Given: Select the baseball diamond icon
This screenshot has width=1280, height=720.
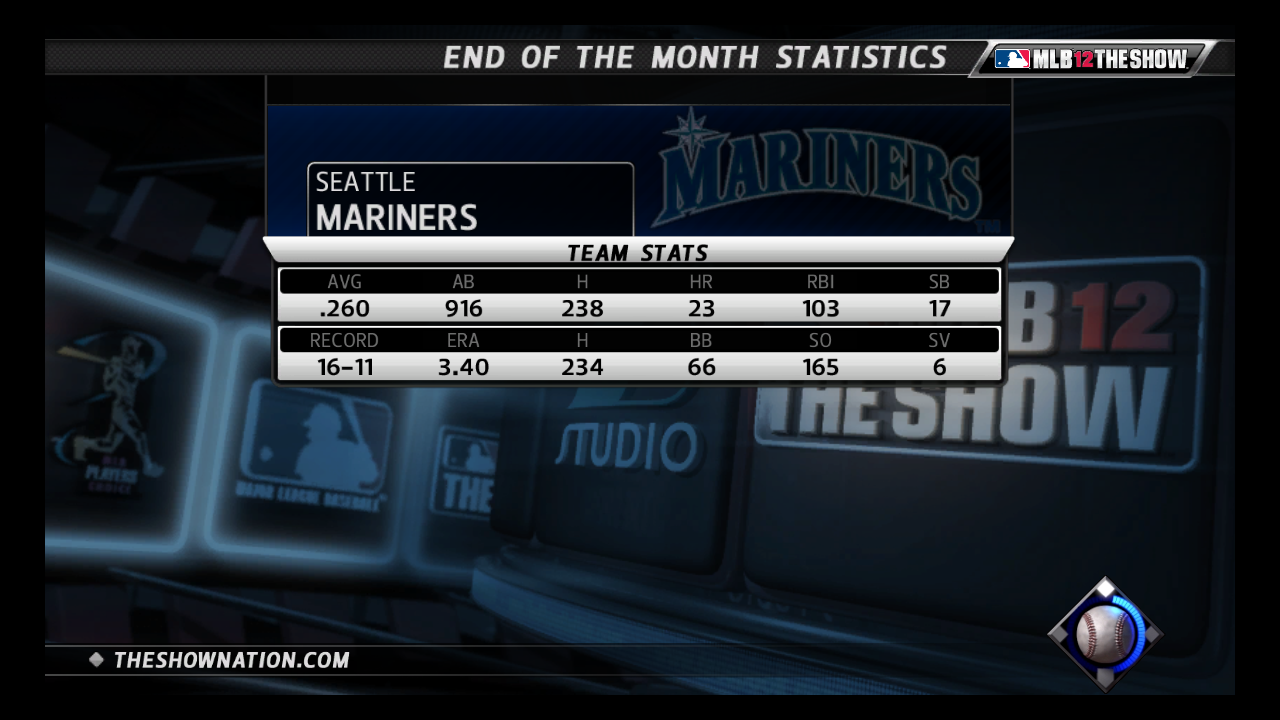Looking at the screenshot, I should (x=1105, y=634).
